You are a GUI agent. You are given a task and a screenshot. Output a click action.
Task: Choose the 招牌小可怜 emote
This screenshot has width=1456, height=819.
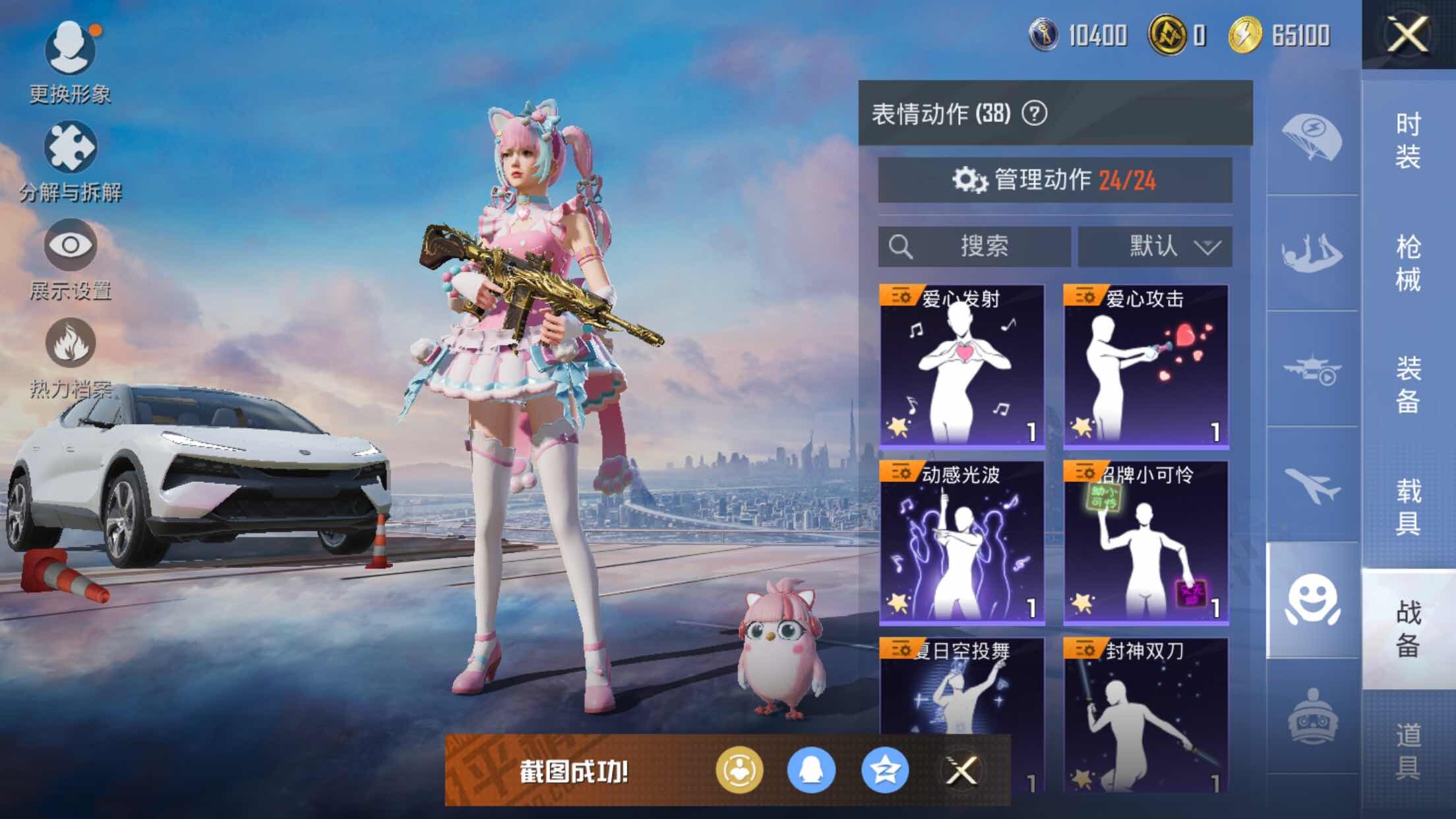1145,543
